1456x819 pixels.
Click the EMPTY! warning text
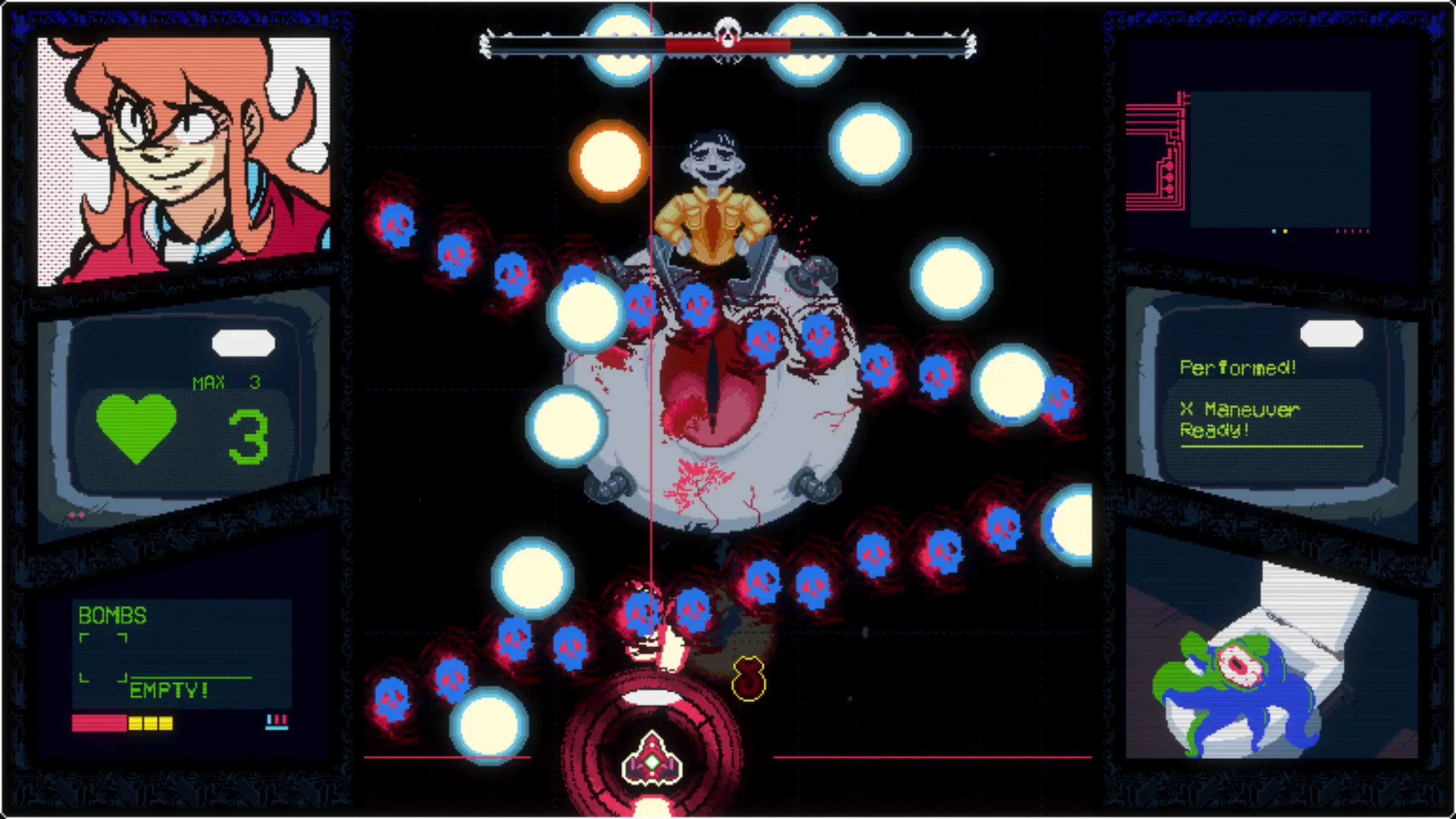pyautogui.click(x=168, y=690)
